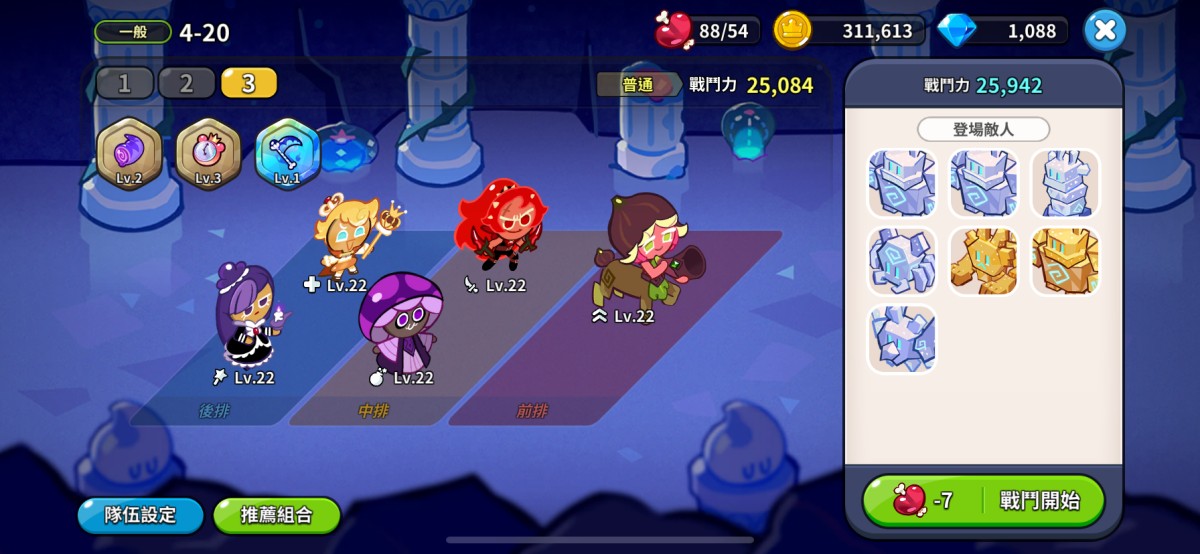Tap the red heart stamina icon
1200x554 pixels.
point(674,31)
